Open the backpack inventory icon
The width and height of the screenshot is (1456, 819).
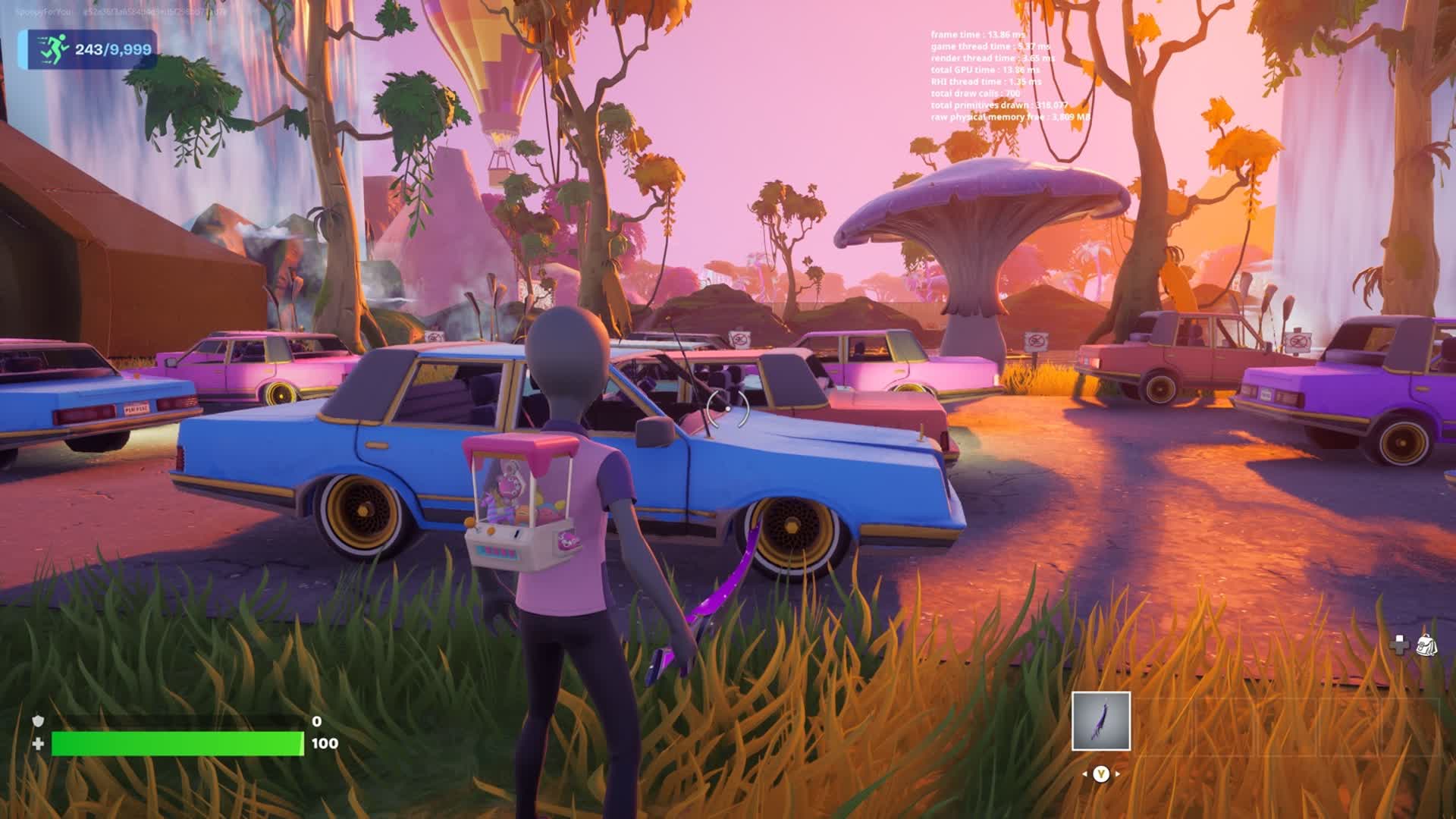click(x=1426, y=645)
